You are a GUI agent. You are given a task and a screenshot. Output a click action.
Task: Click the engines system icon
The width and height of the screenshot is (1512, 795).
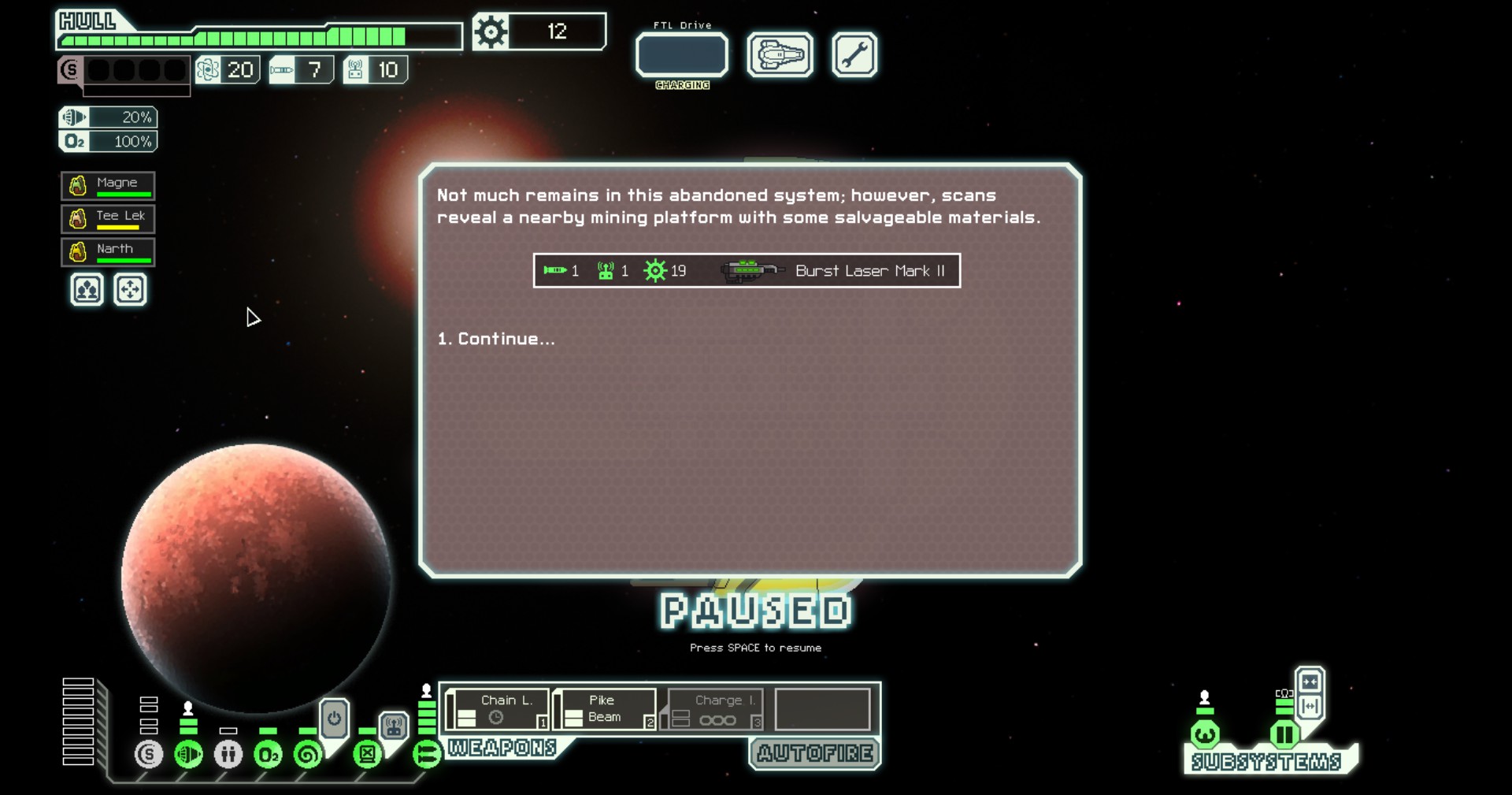click(x=188, y=755)
